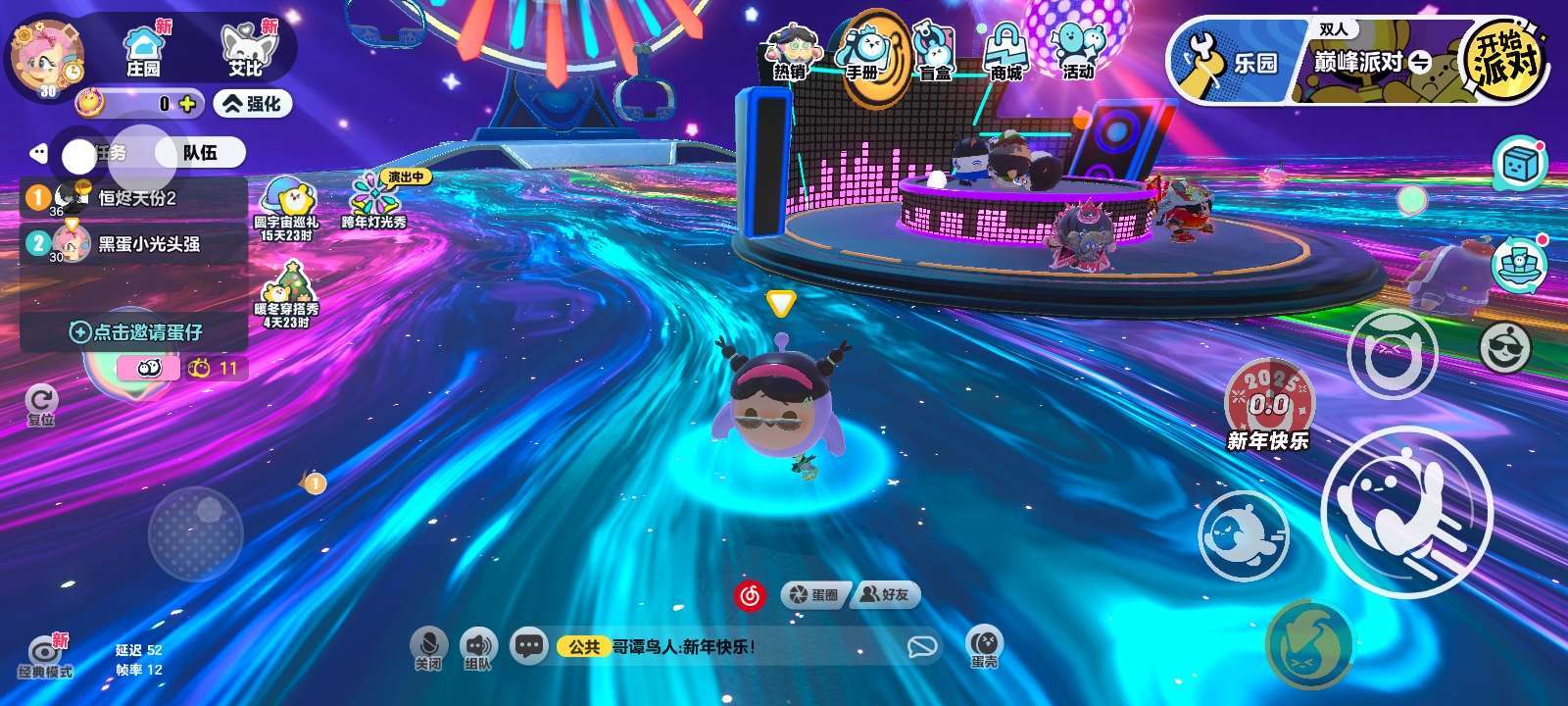1568x706 pixels.
Task: Open the 热销 hot sale menu
Action: pos(790,54)
